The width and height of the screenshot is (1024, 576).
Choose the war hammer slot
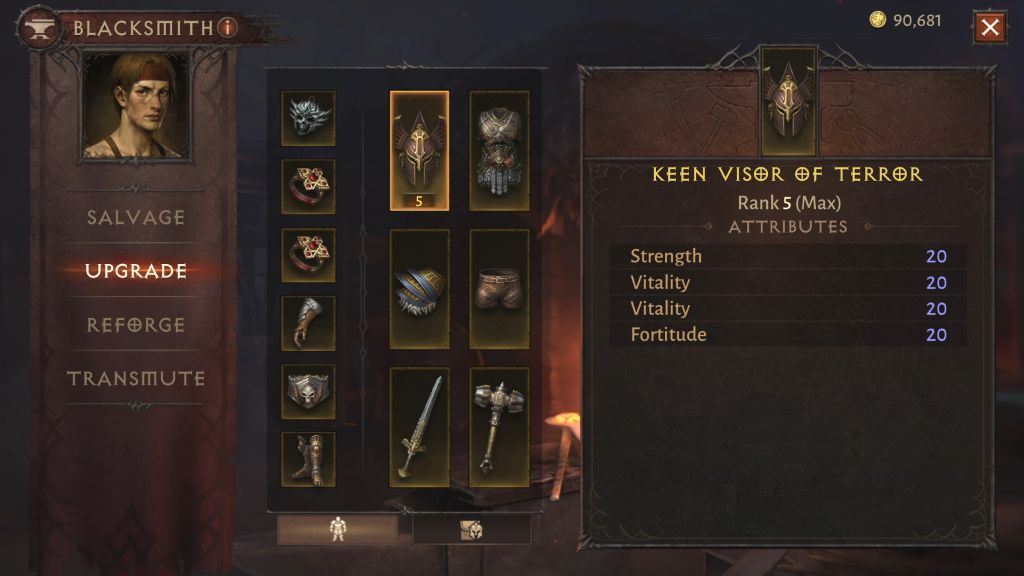[x=499, y=426]
